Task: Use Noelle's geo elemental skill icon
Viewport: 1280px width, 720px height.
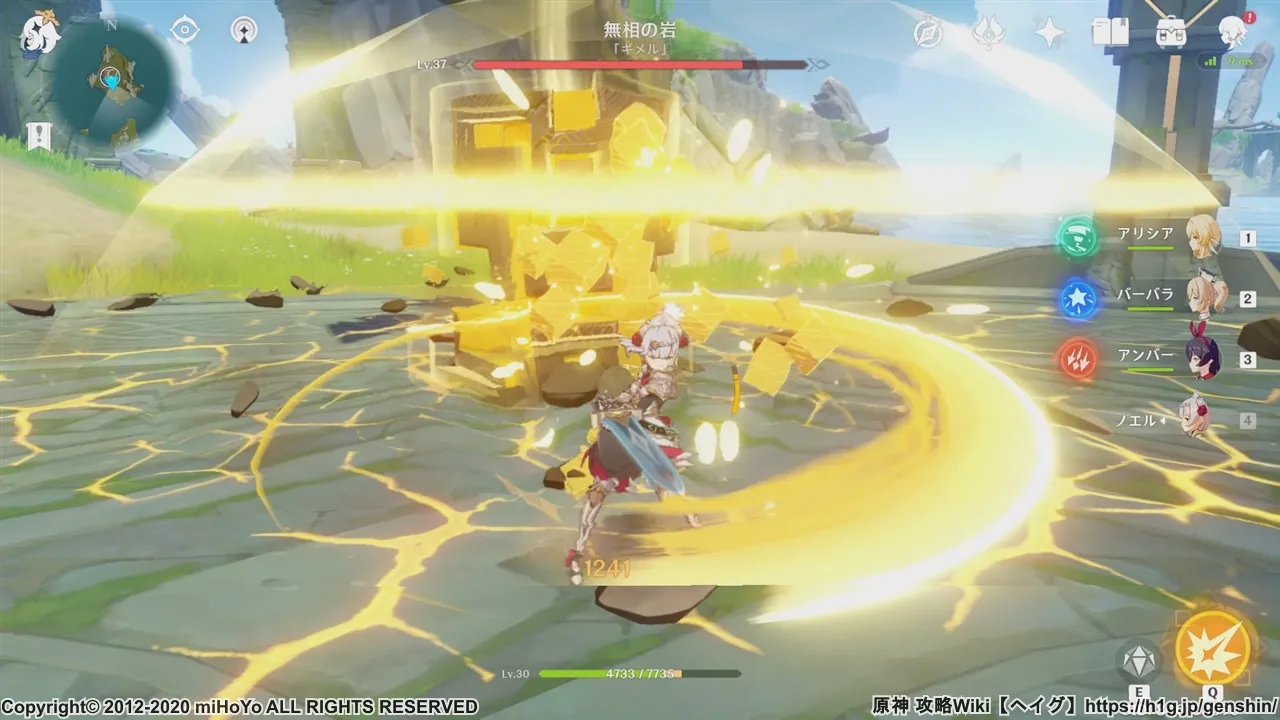Action: [x=1138, y=661]
